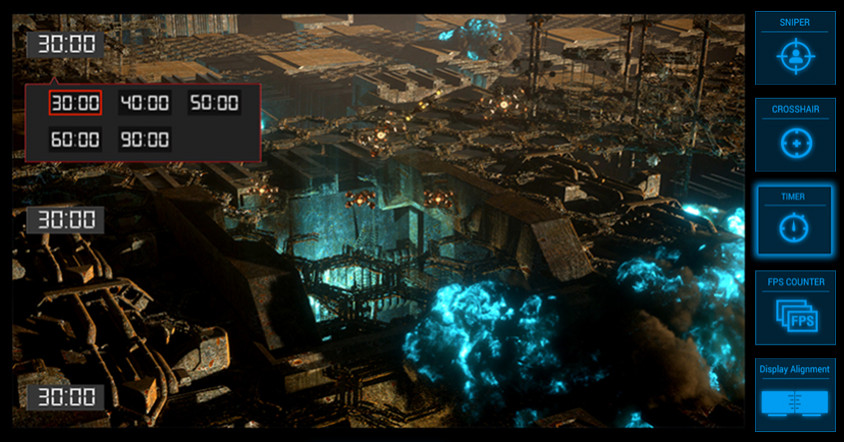Open the Sniper mode option
The image size is (844, 442).
tap(795, 48)
